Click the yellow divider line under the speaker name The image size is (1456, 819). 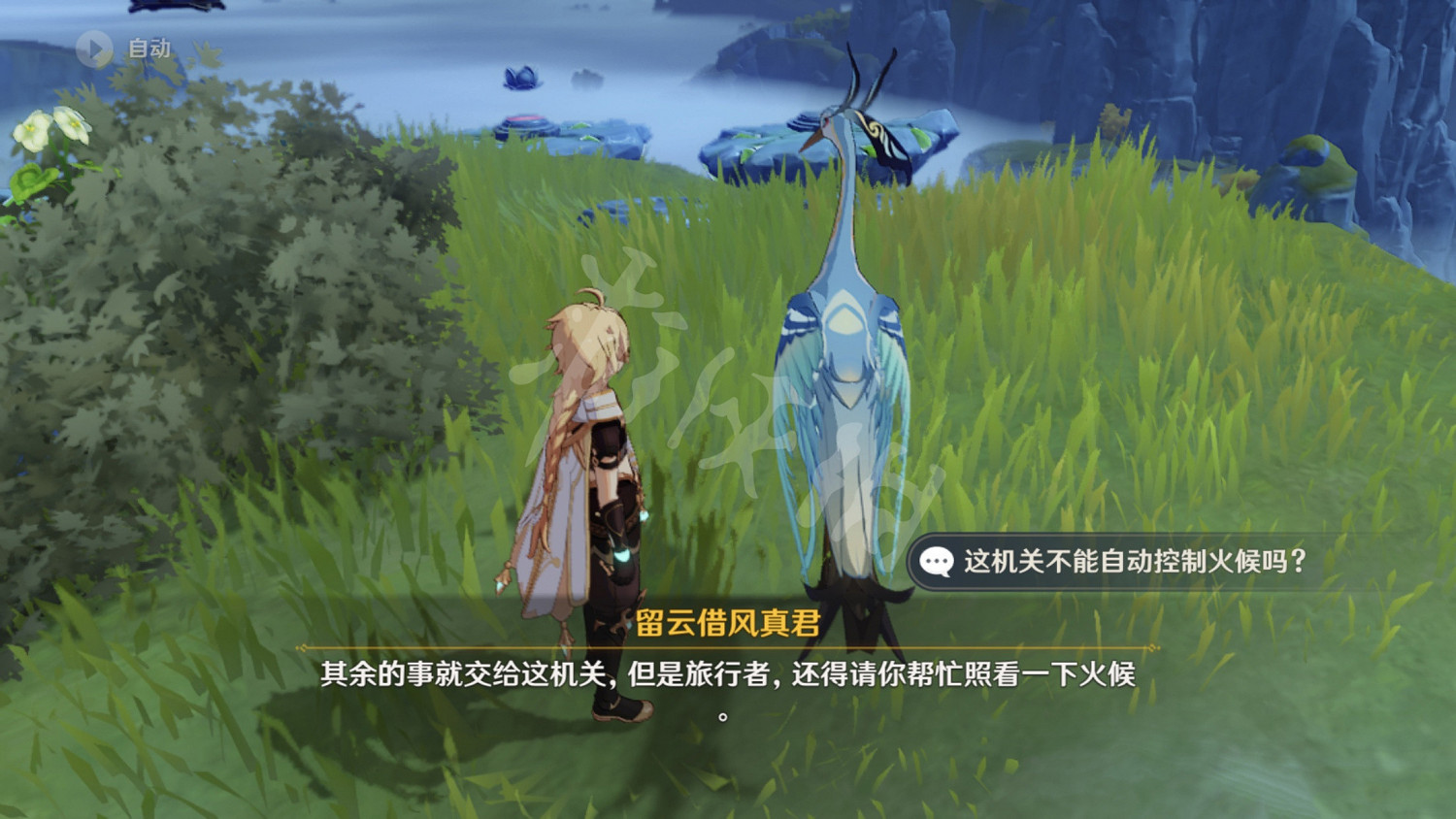(x=728, y=645)
